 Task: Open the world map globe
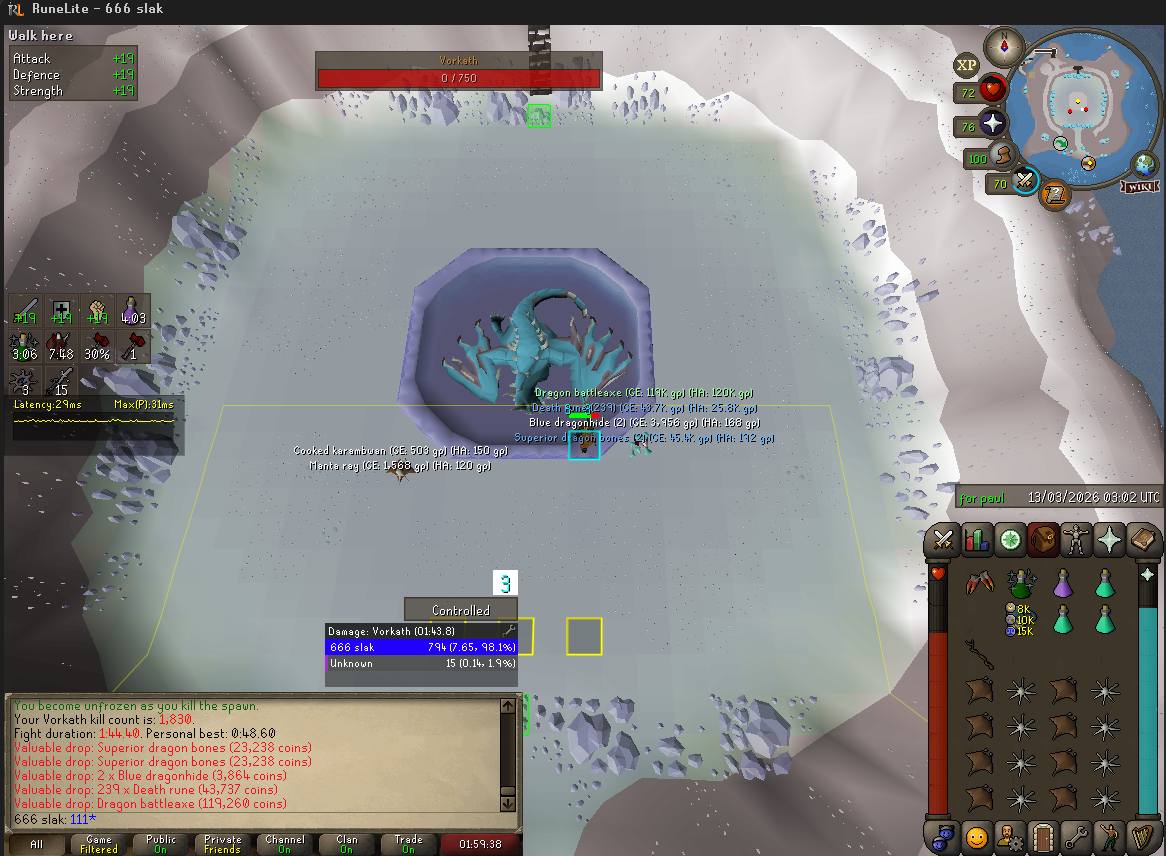[1144, 164]
